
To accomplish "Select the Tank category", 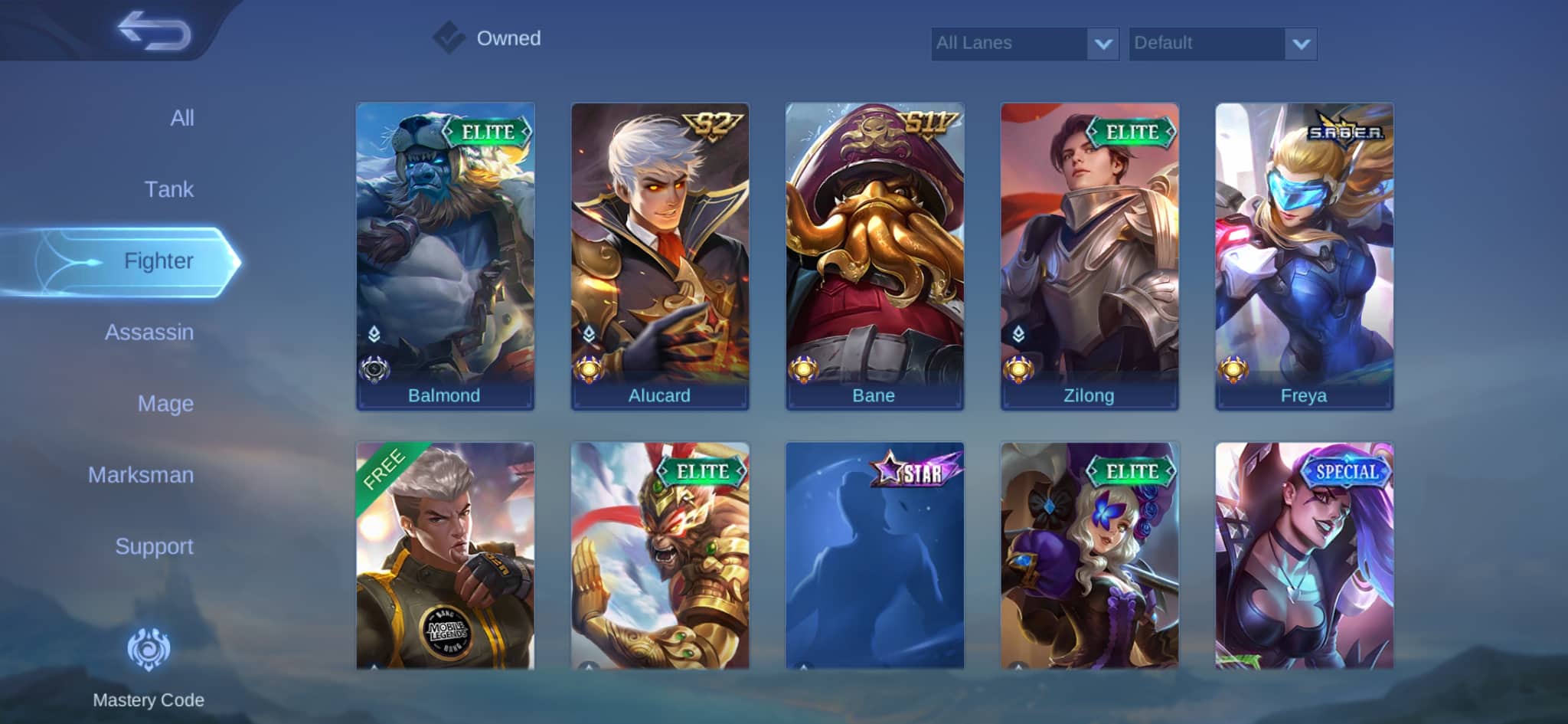I will pyautogui.click(x=170, y=189).
